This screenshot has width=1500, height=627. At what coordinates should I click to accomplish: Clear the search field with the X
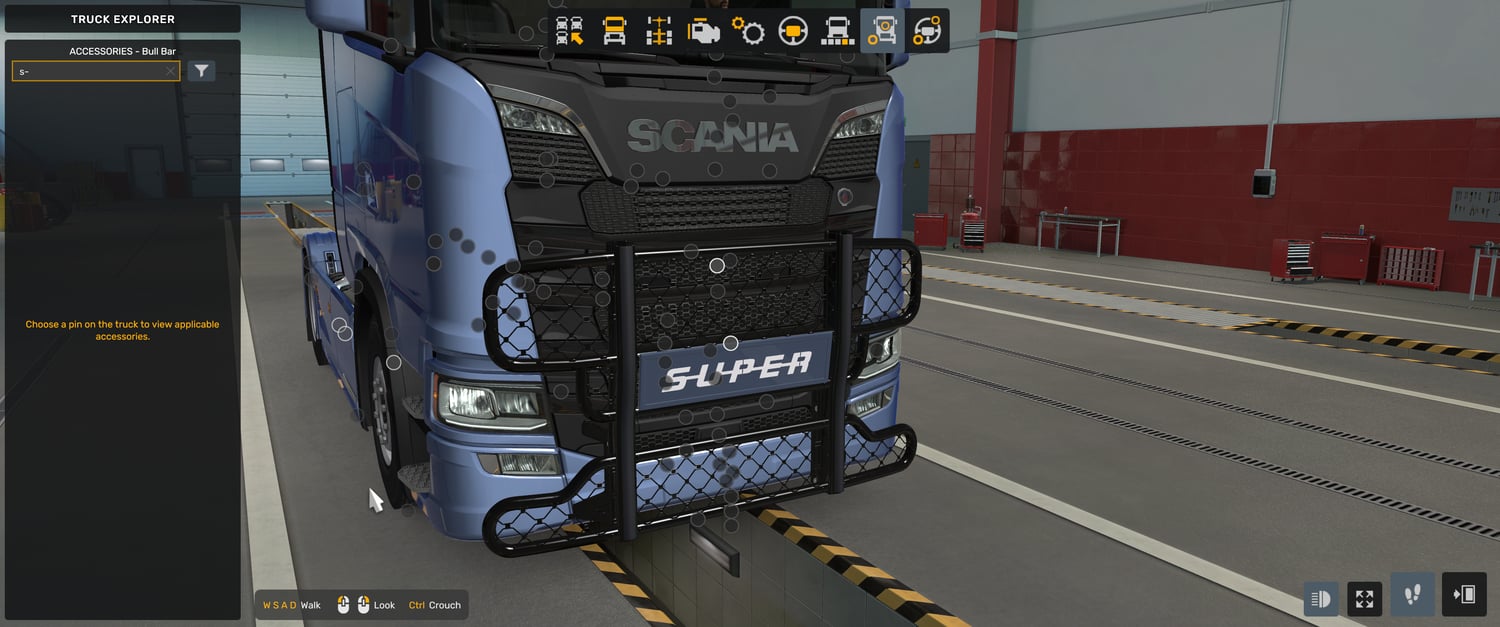click(170, 71)
